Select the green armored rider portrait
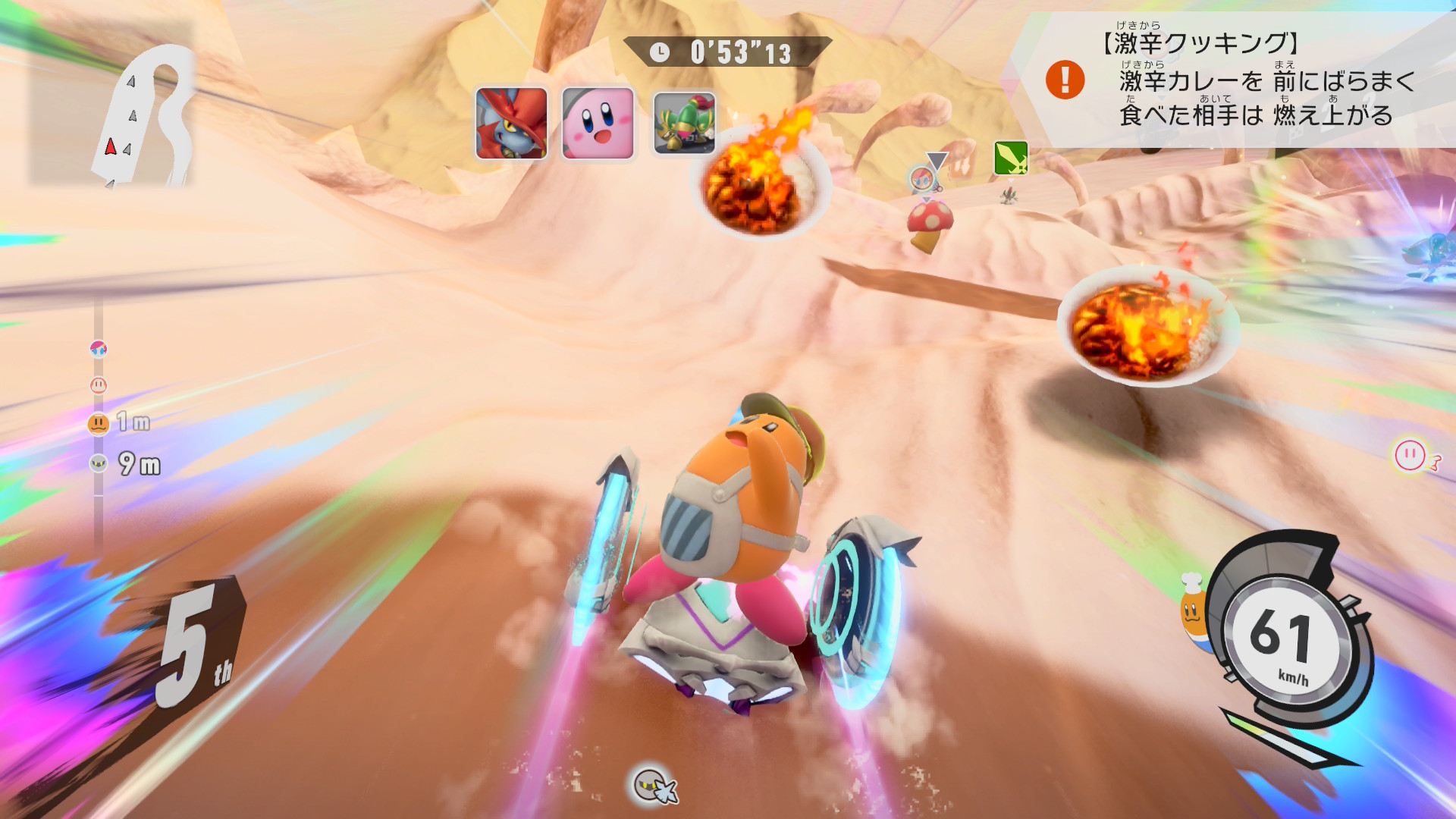The width and height of the screenshot is (1456, 819). [684, 124]
